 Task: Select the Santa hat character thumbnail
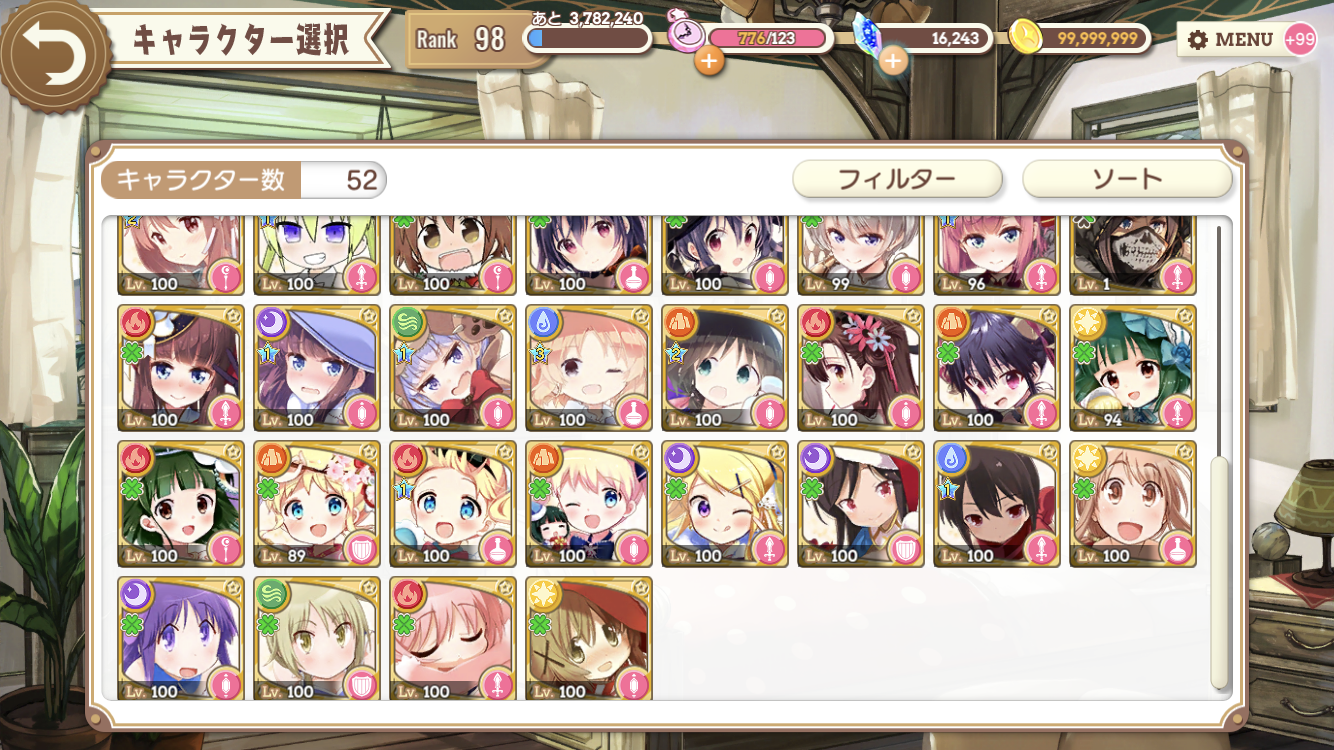[x=860, y=505]
